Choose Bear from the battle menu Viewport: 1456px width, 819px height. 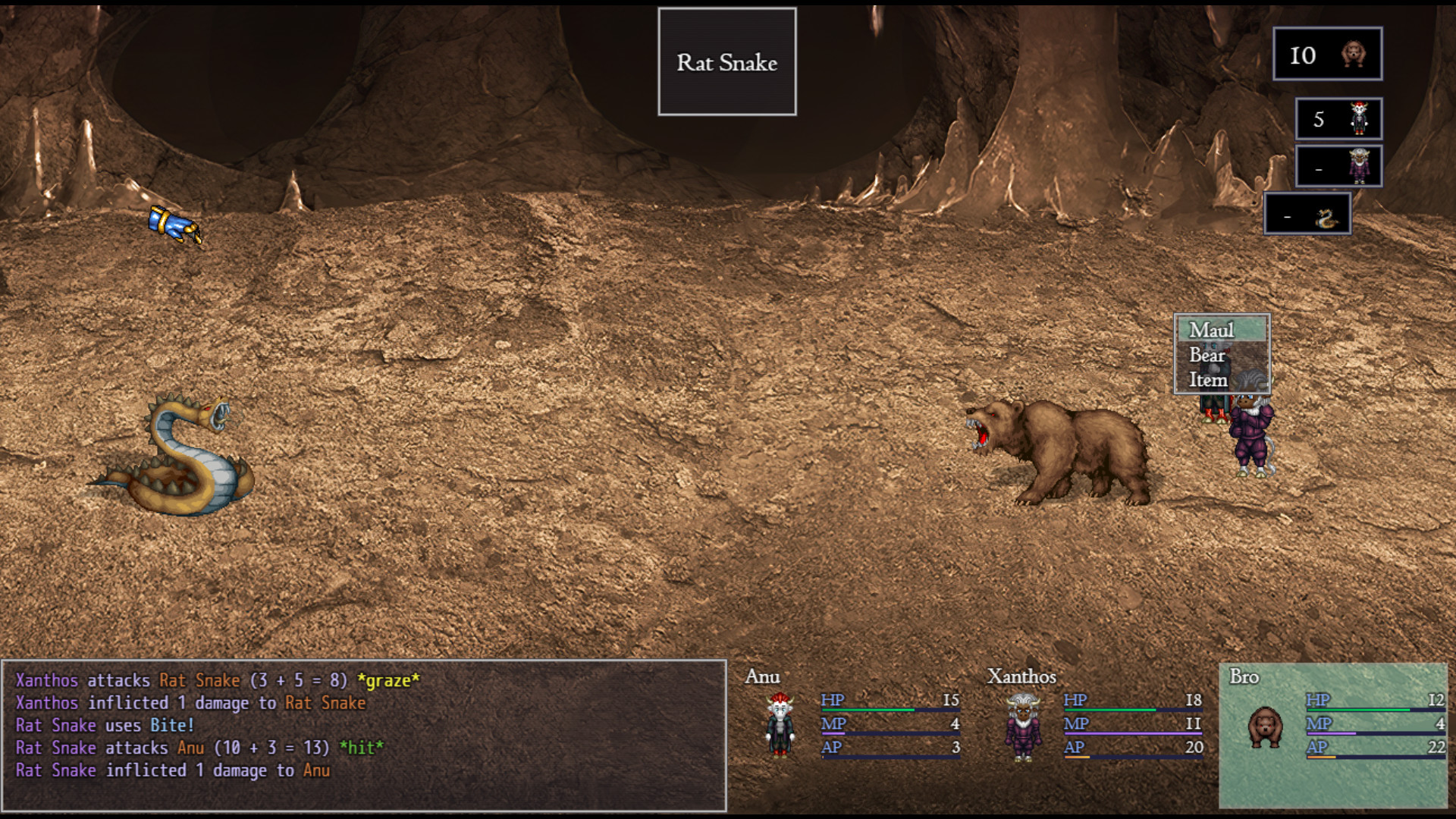click(x=1208, y=356)
